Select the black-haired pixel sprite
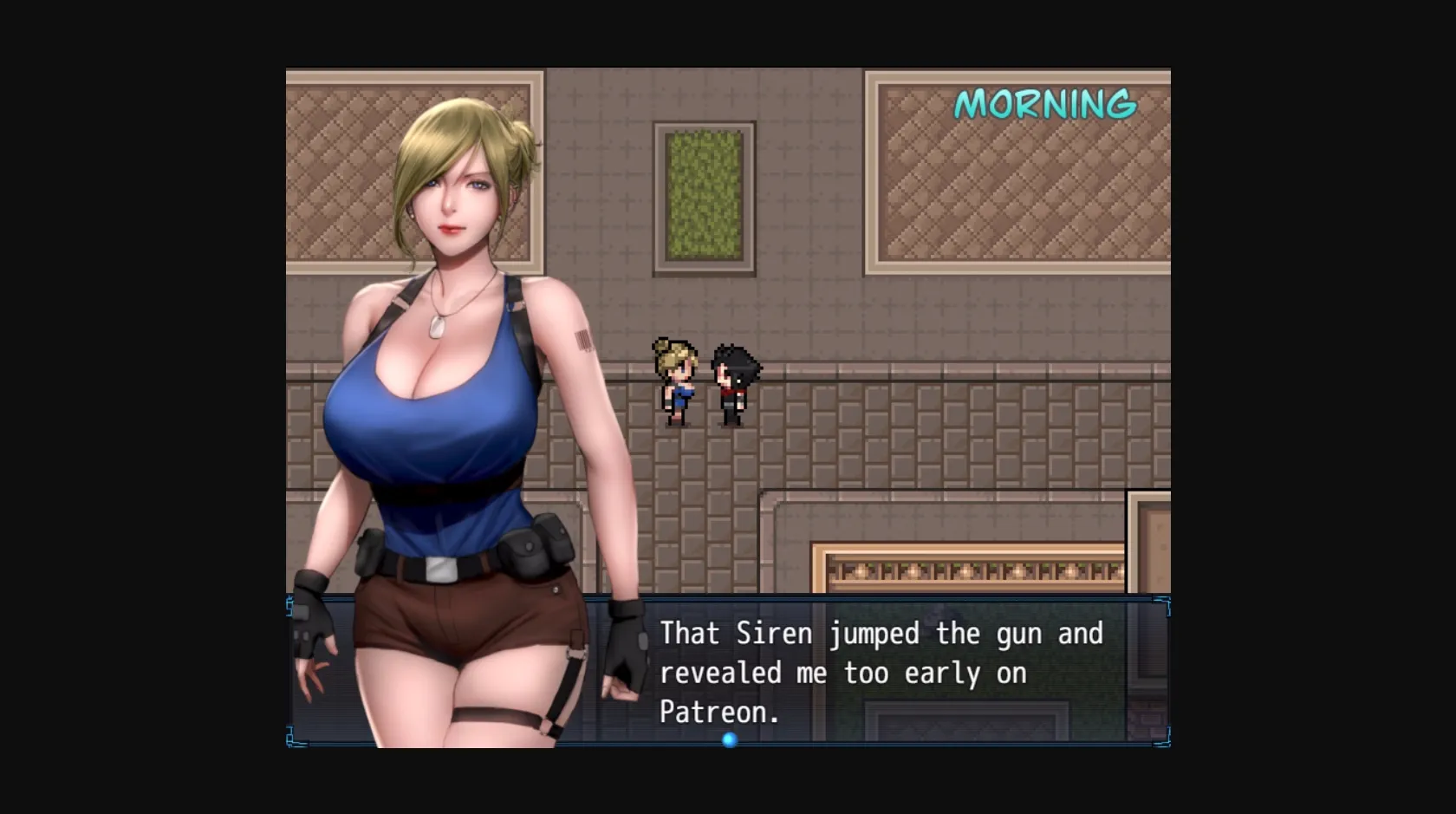This screenshot has width=1456, height=814. click(732, 383)
